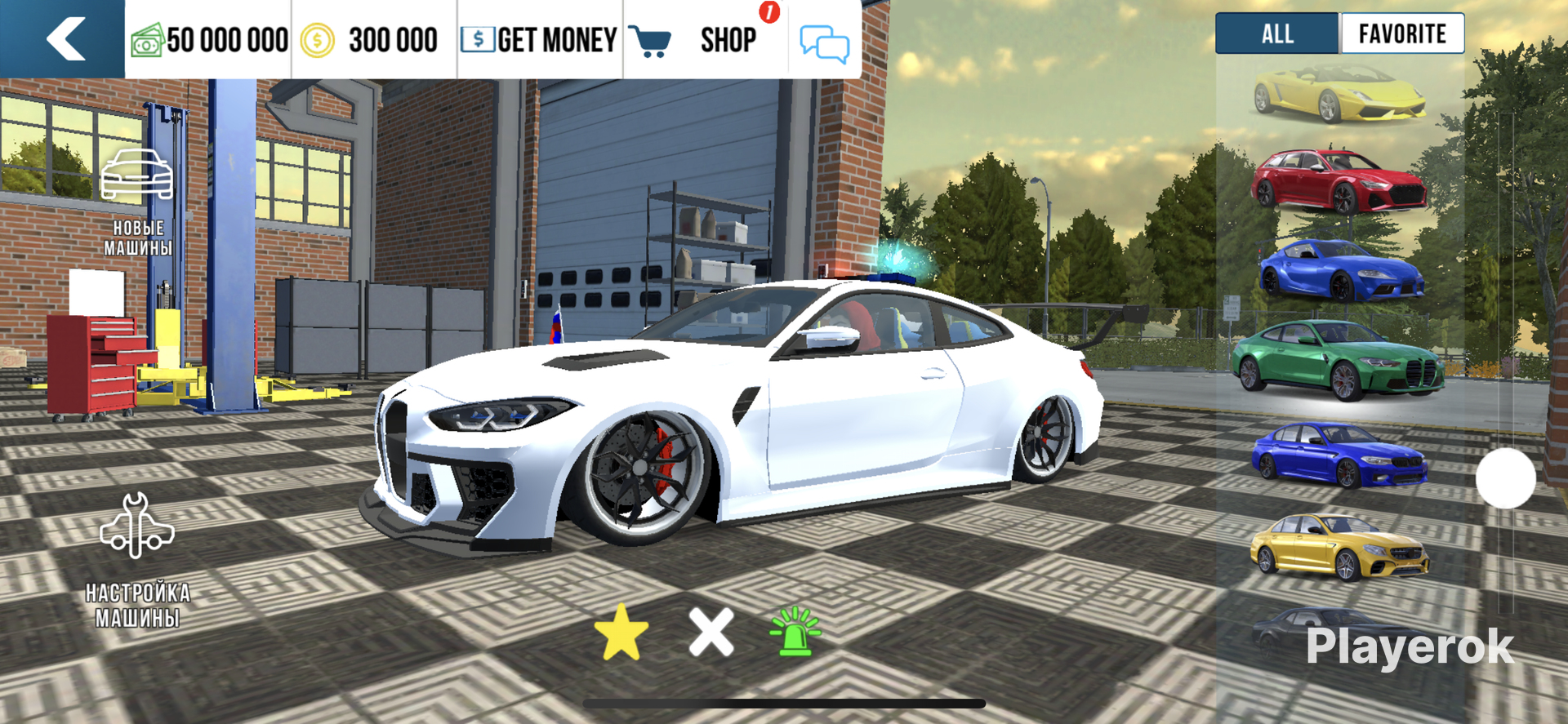Open Настройка Машины car tuning
The height and width of the screenshot is (724, 1568).
(x=137, y=559)
